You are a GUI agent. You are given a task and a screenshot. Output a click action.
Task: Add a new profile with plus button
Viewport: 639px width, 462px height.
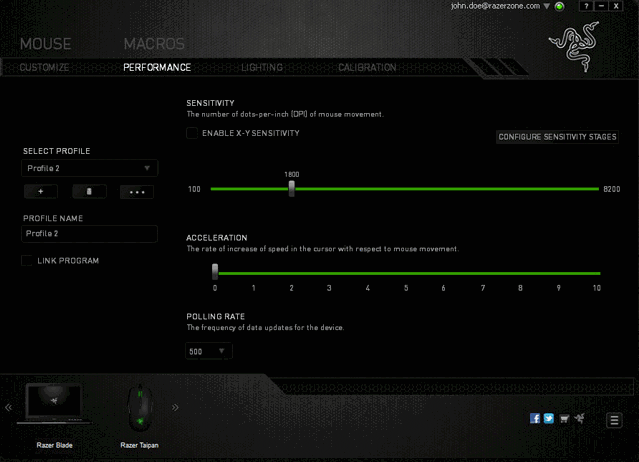(41, 191)
